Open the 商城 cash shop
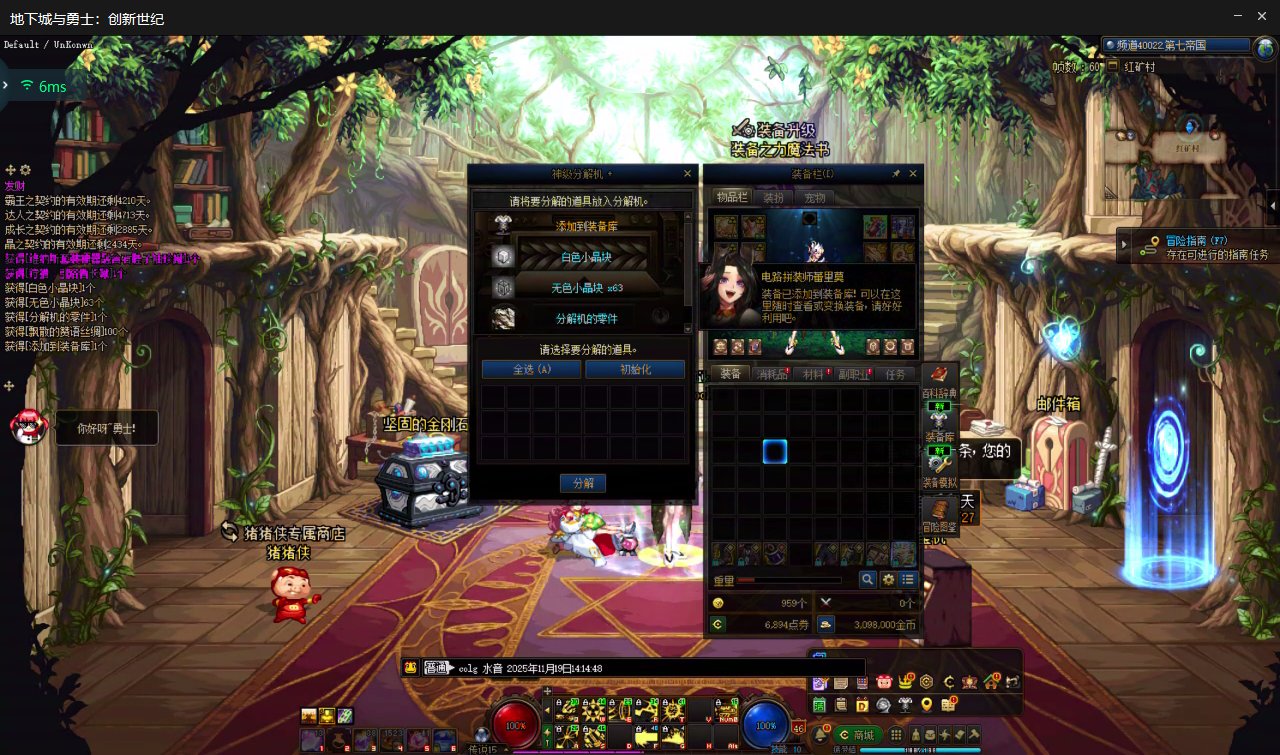The height and width of the screenshot is (755, 1280). (x=857, y=735)
